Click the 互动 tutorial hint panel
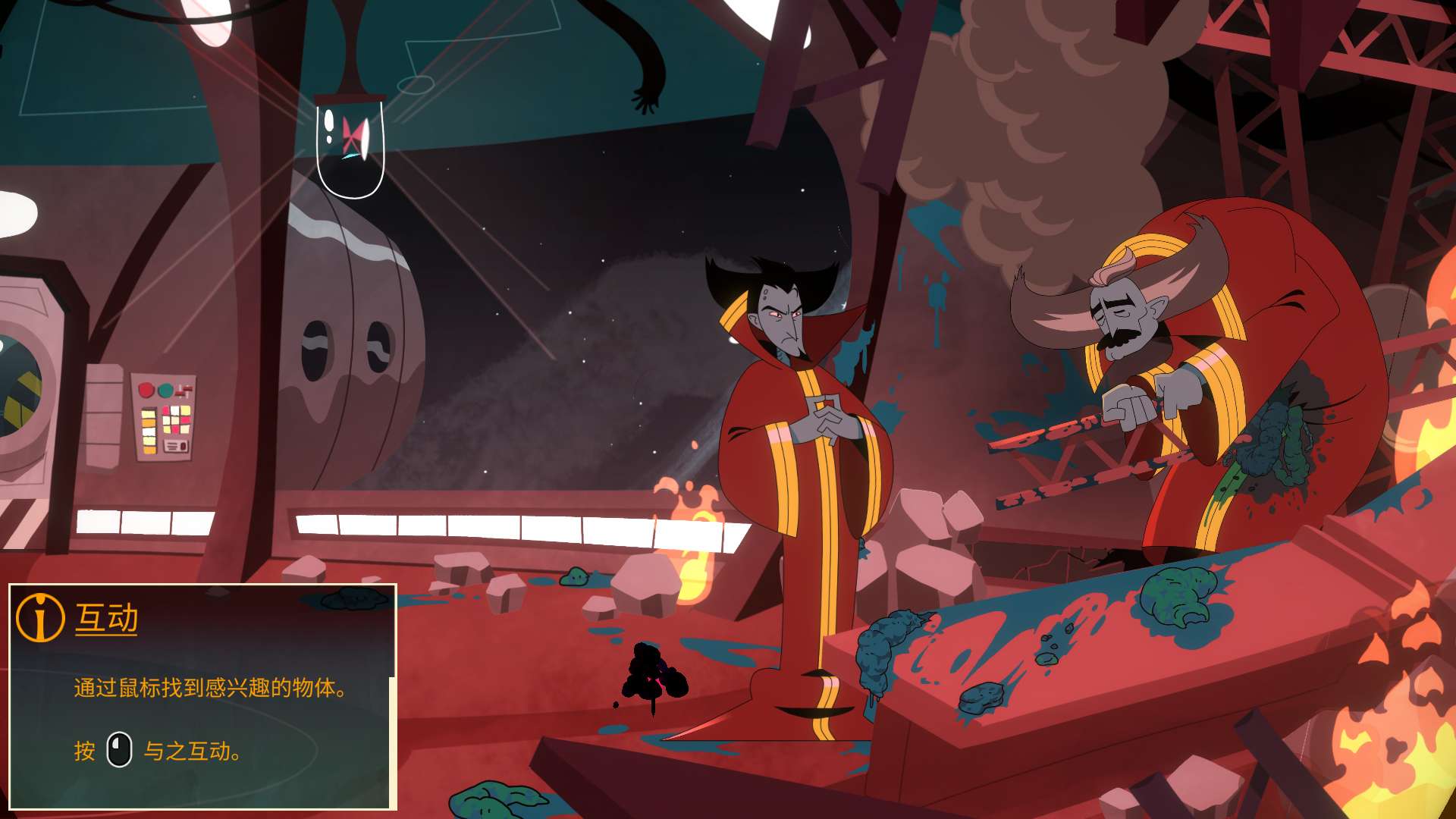 202,695
